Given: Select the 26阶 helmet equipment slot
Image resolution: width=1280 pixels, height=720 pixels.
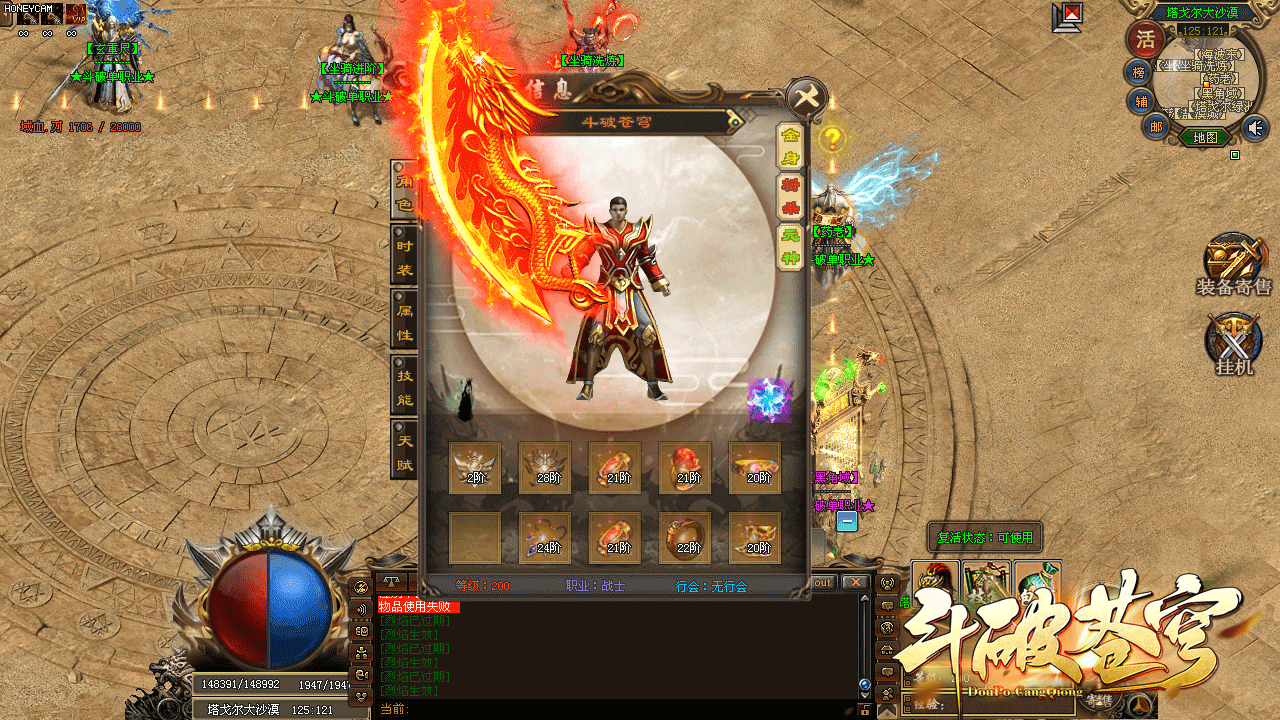Looking at the screenshot, I should pos(545,468).
